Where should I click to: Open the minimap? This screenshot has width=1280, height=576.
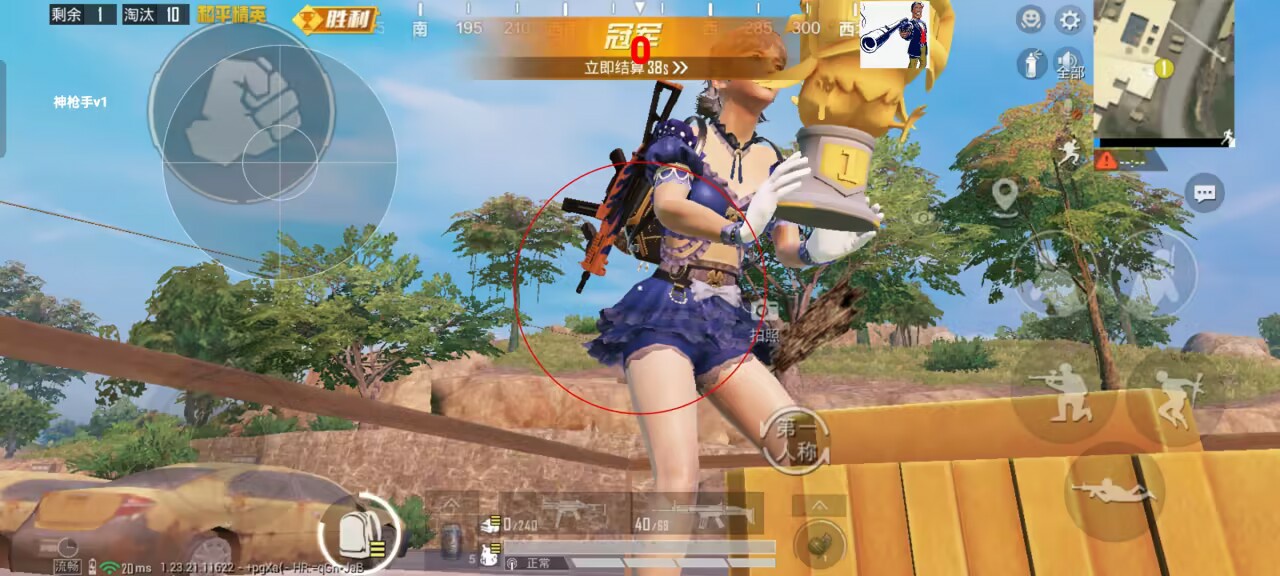pyautogui.click(x=1164, y=68)
